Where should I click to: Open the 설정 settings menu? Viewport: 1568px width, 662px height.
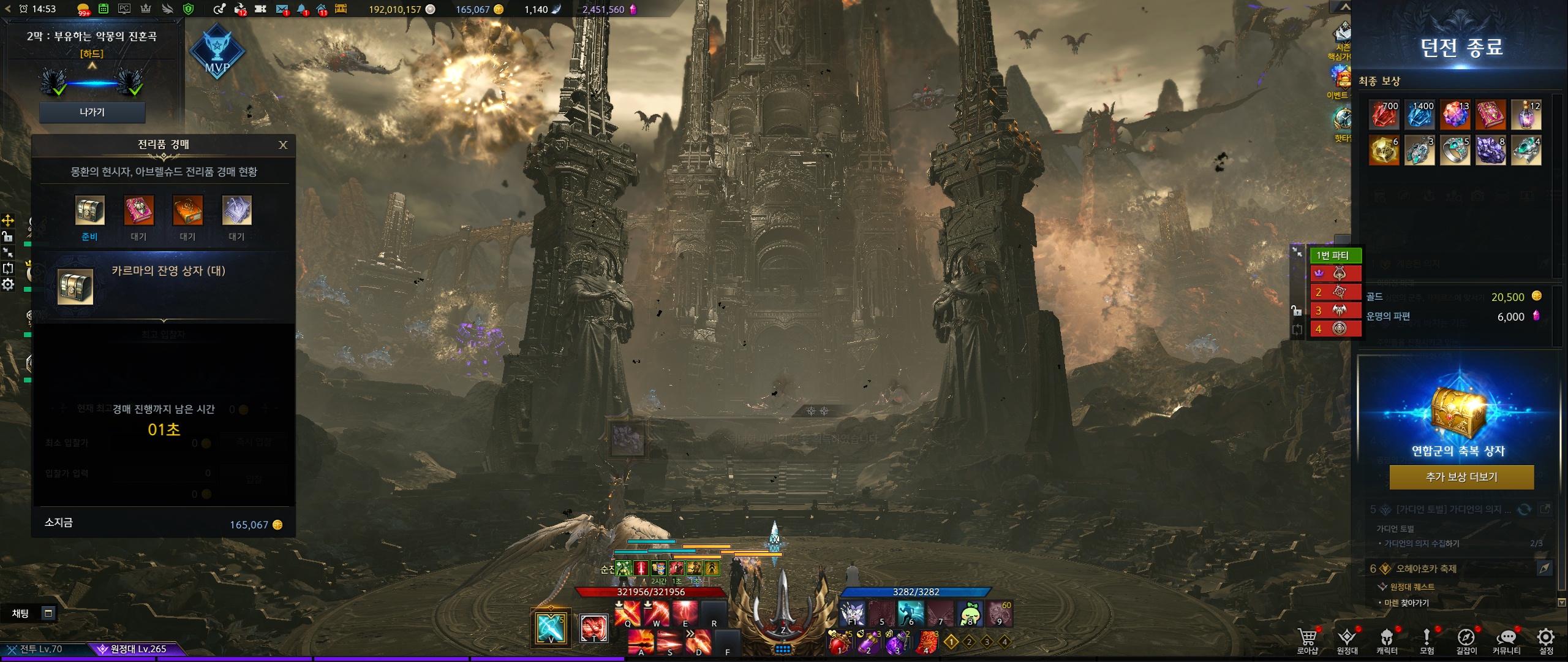(x=1546, y=639)
